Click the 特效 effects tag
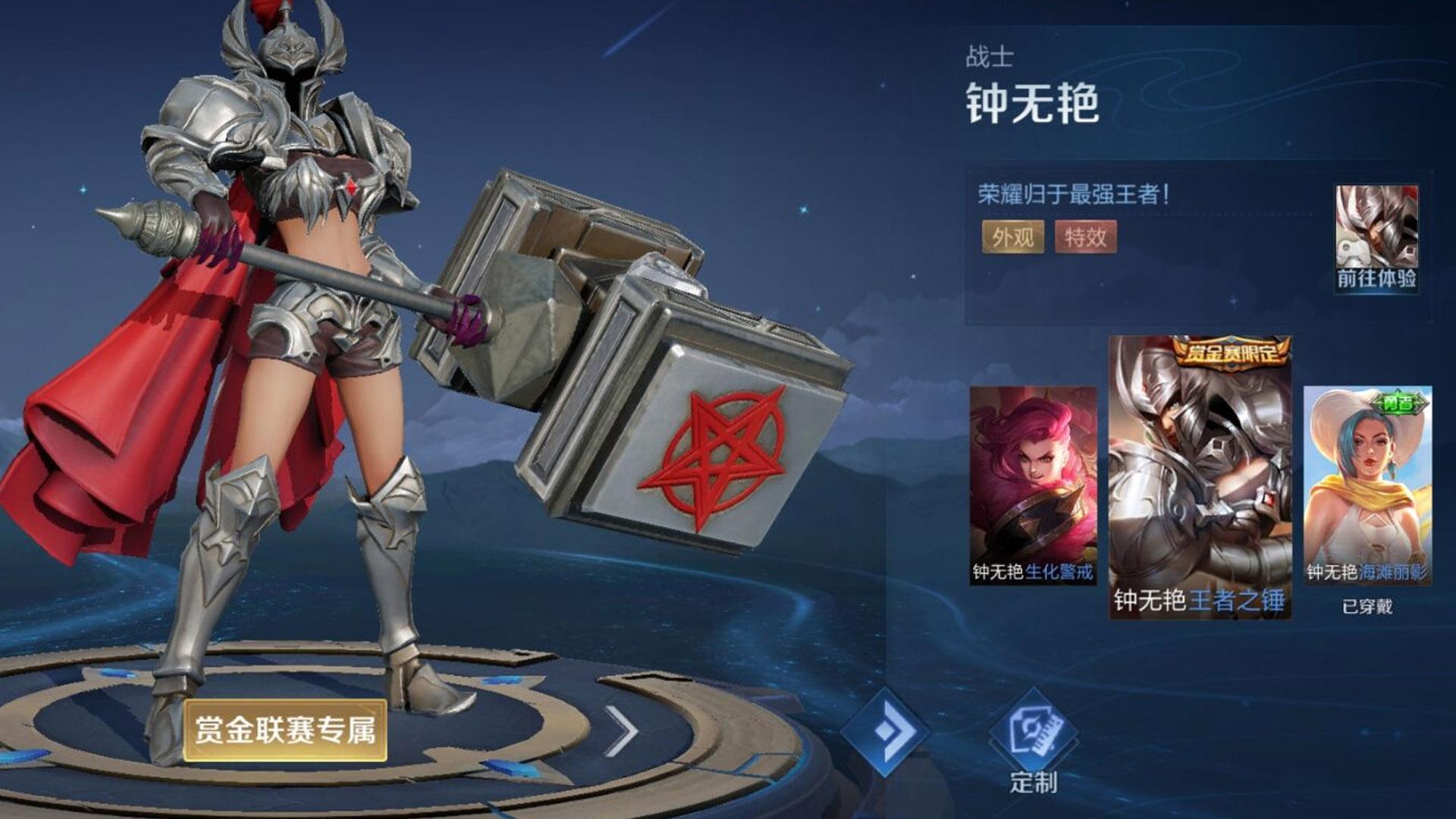 (x=1085, y=237)
